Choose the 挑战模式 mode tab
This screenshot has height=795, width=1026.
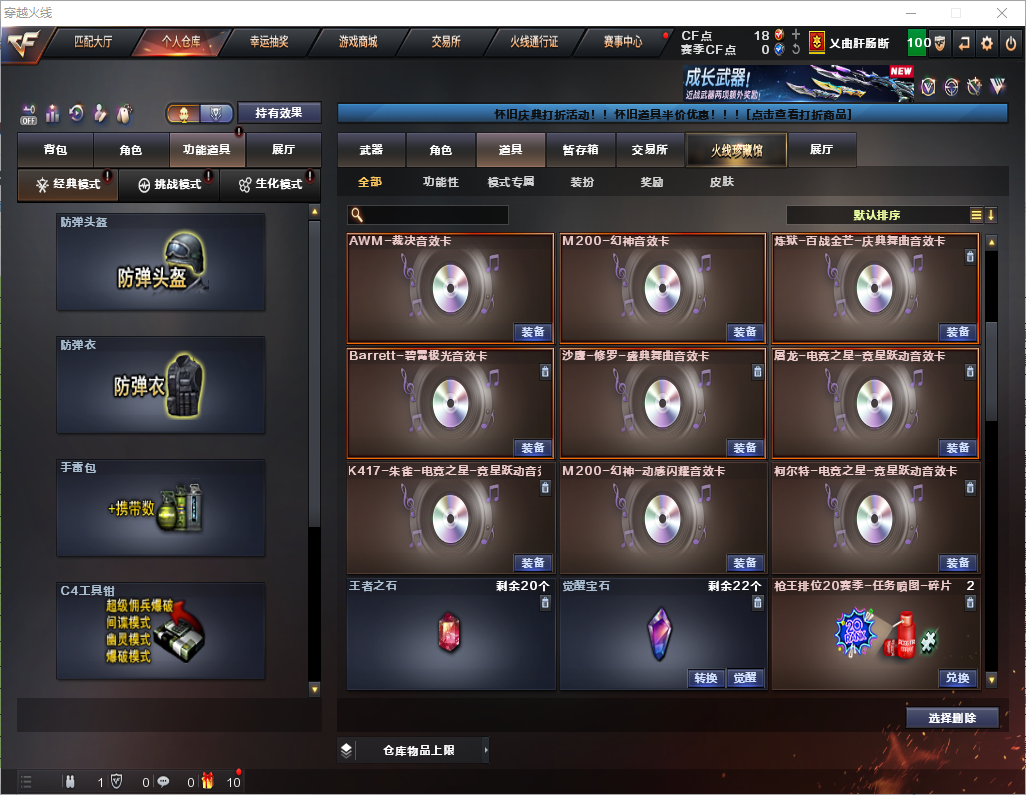click(x=170, y=185)
